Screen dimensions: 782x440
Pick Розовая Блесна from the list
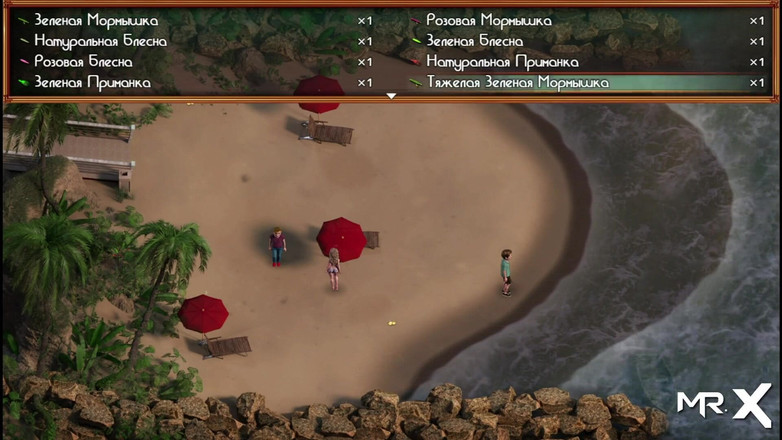pos(83,62)
